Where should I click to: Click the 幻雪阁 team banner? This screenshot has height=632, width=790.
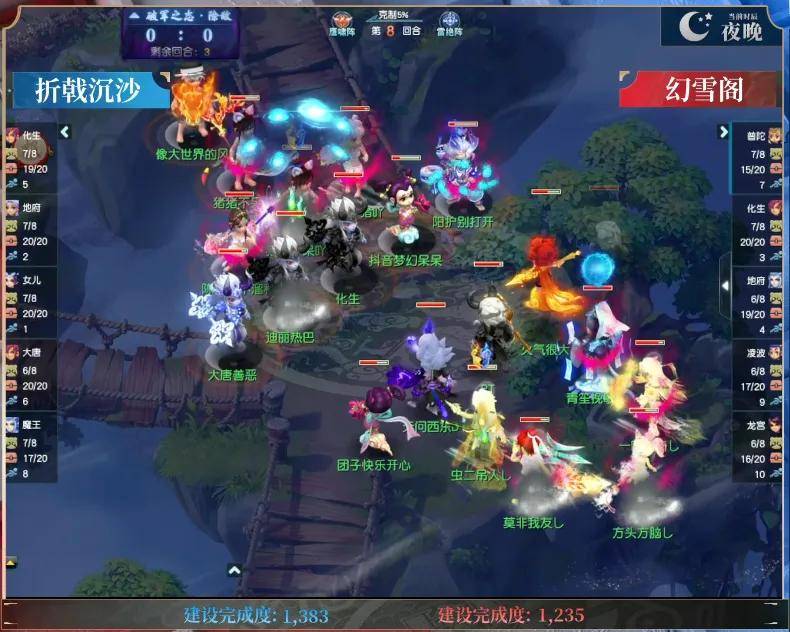[700, 90]
